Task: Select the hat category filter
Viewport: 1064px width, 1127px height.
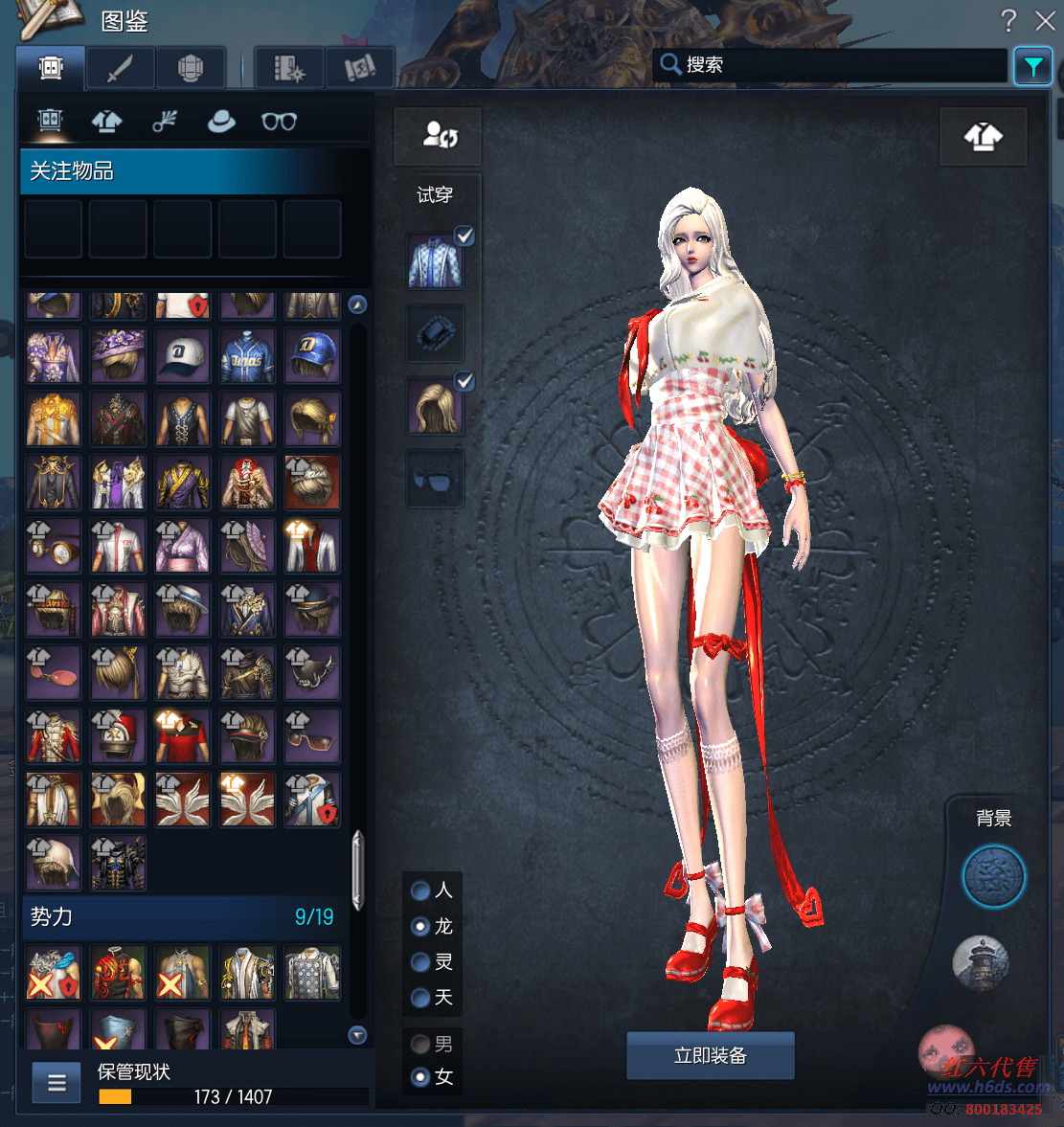Action: (221, 122)
